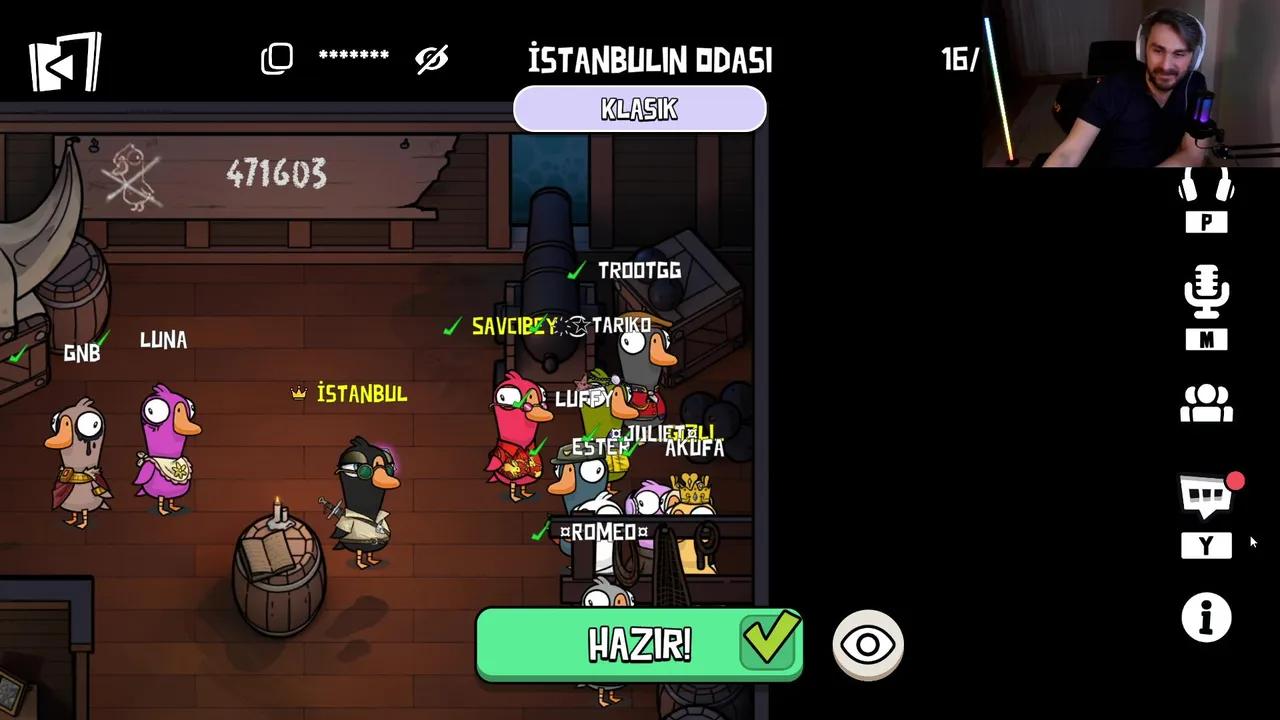Viewport: 1280px width, 720px height.
Task: Open the KLASIK game mode selector
Action: pyautogui.click(x=639, y=108)
